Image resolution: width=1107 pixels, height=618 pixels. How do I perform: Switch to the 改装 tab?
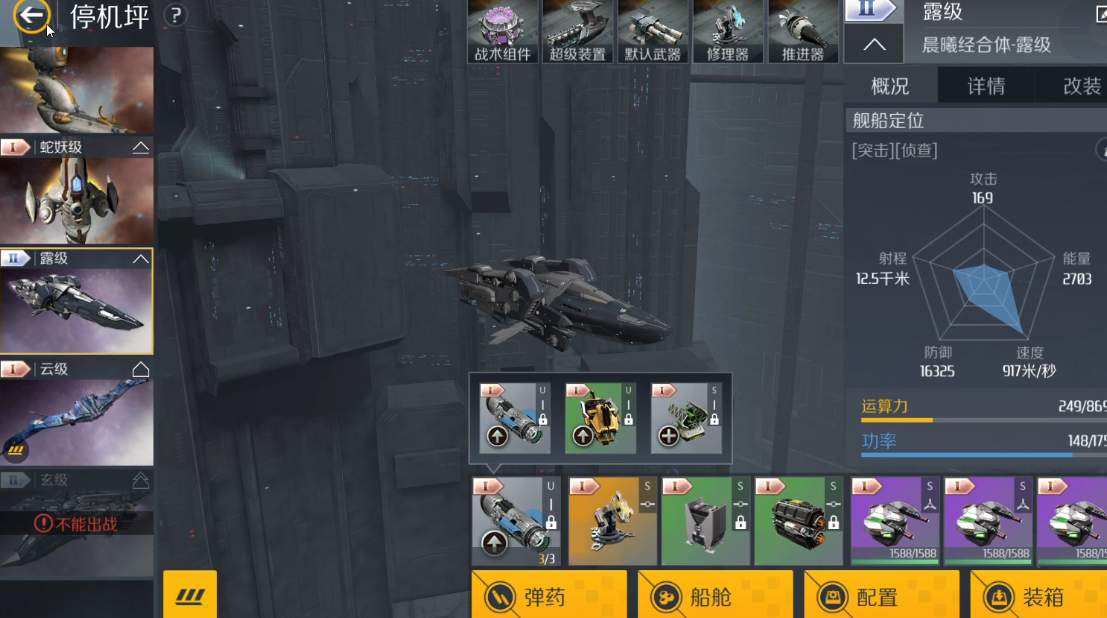click(1080, 86)
